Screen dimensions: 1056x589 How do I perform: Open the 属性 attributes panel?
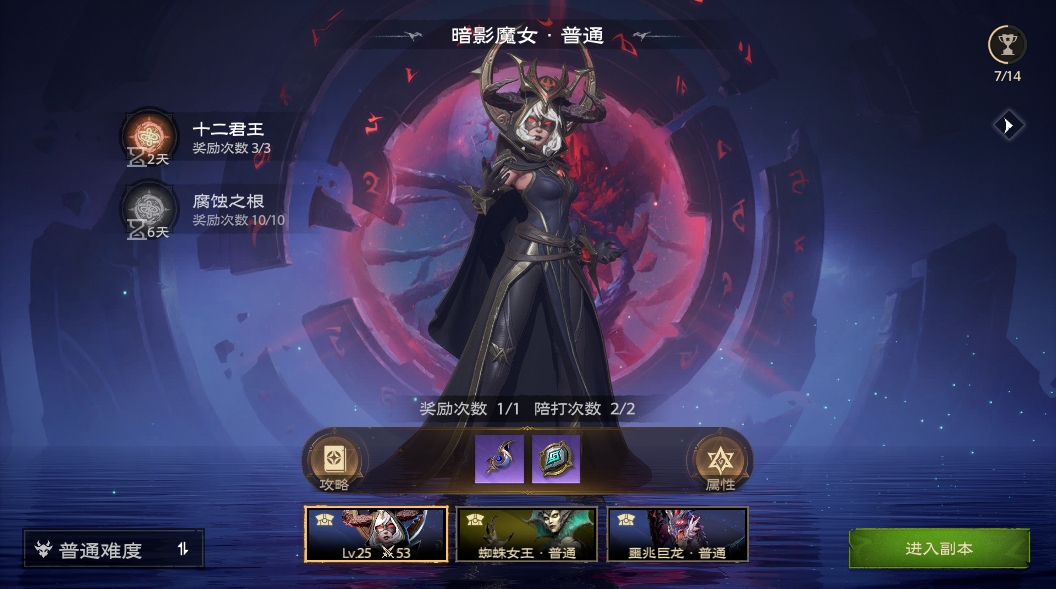tap(719, 463)
